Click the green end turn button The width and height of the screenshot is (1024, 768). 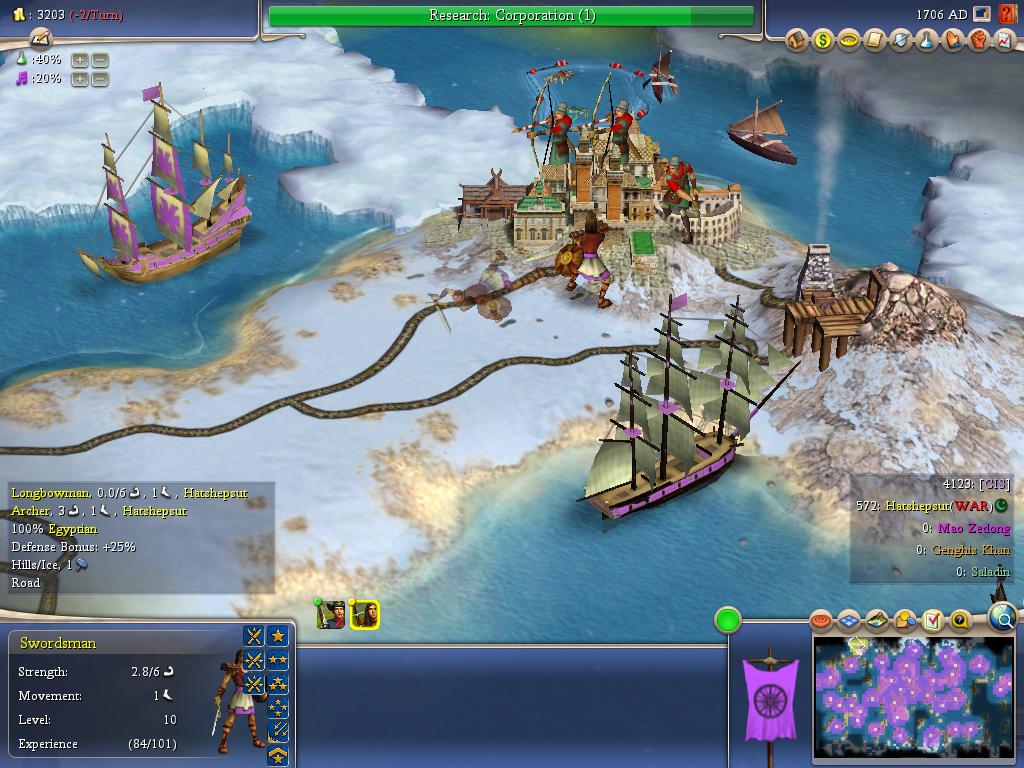tap(728, 620)
